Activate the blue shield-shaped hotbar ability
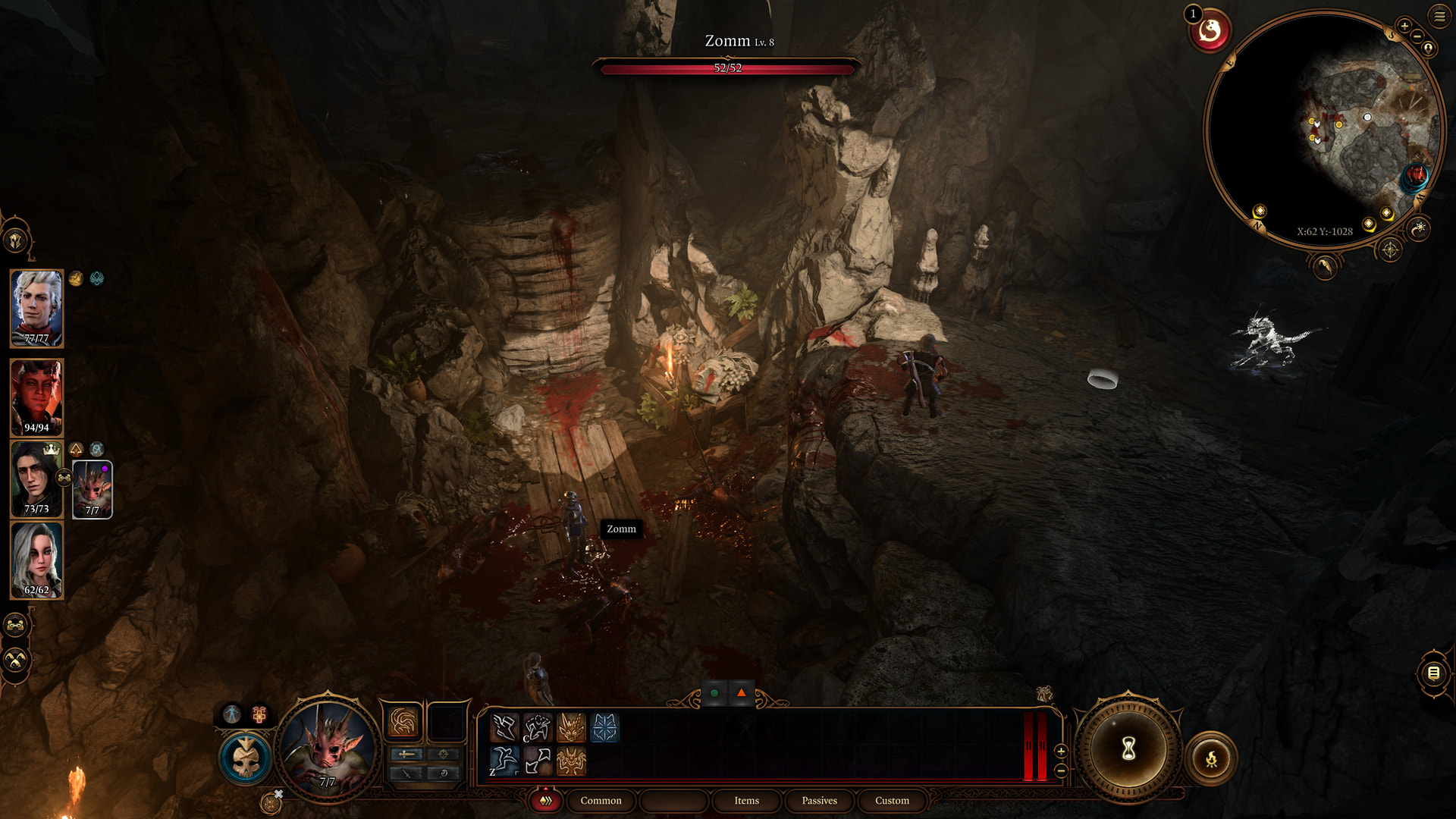 pos(604,728)
